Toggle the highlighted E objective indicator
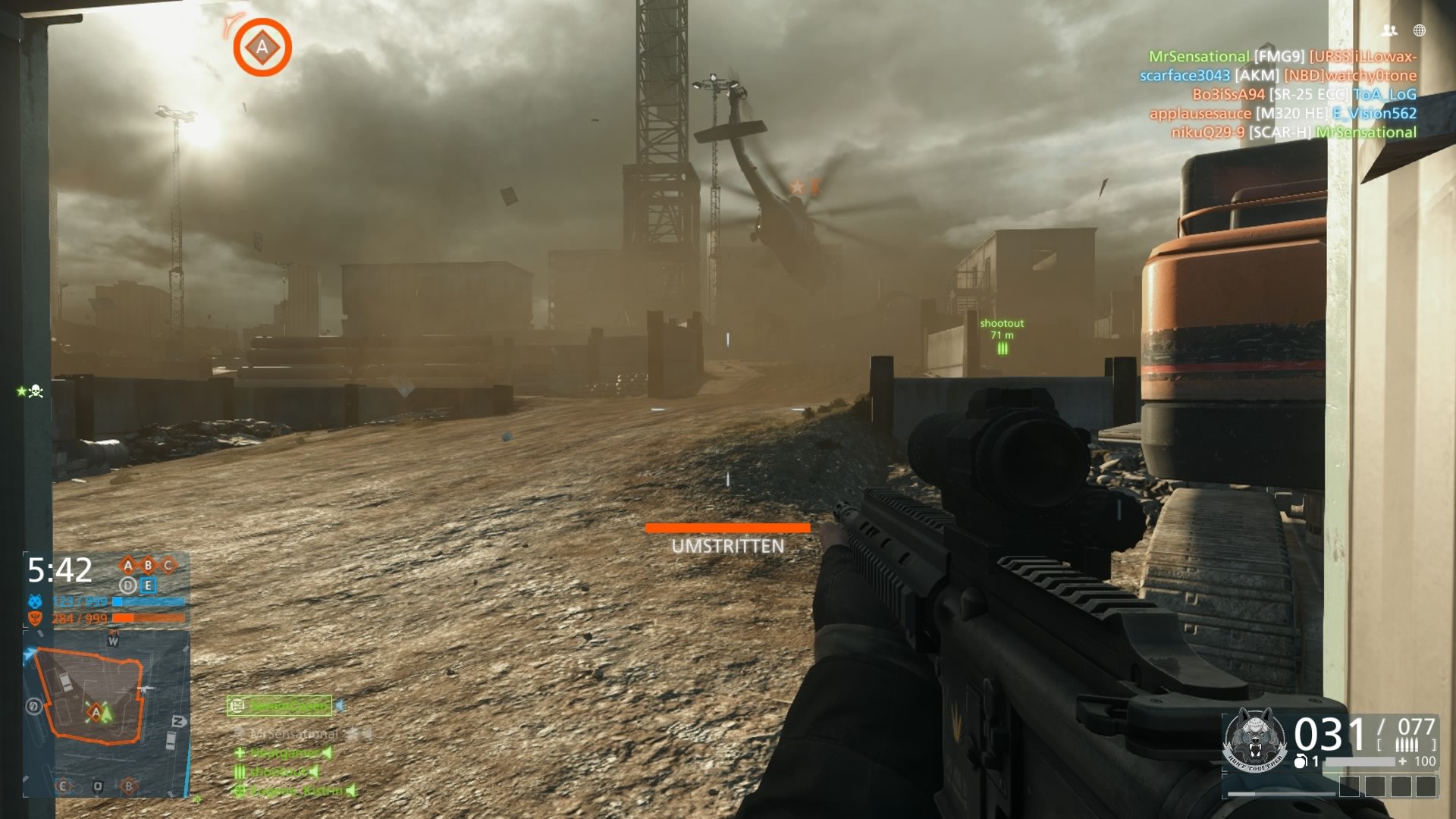Screen dimensions: 1456x819 pos(147,585)
